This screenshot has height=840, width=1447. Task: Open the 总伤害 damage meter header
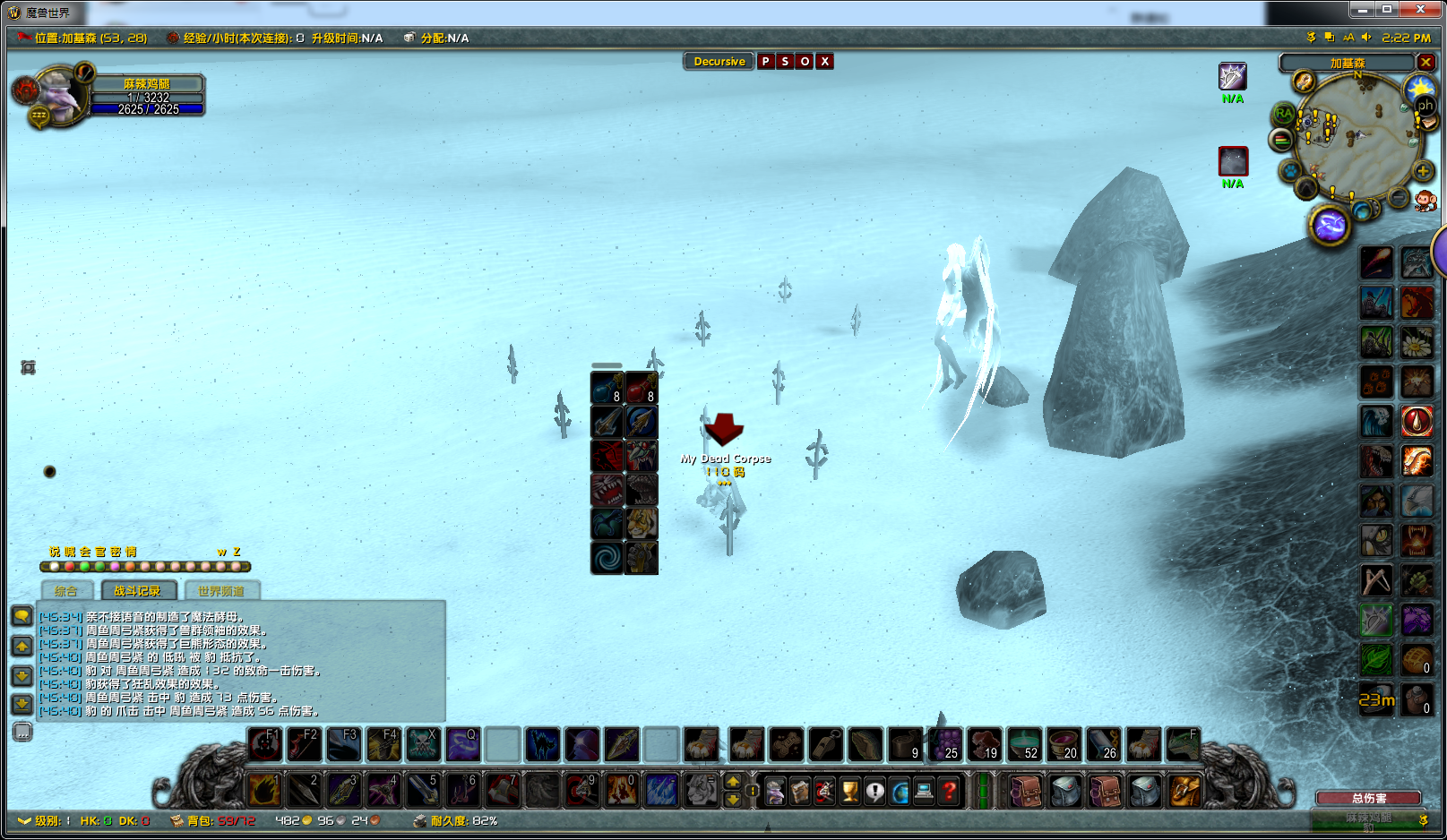point(1368,798)
